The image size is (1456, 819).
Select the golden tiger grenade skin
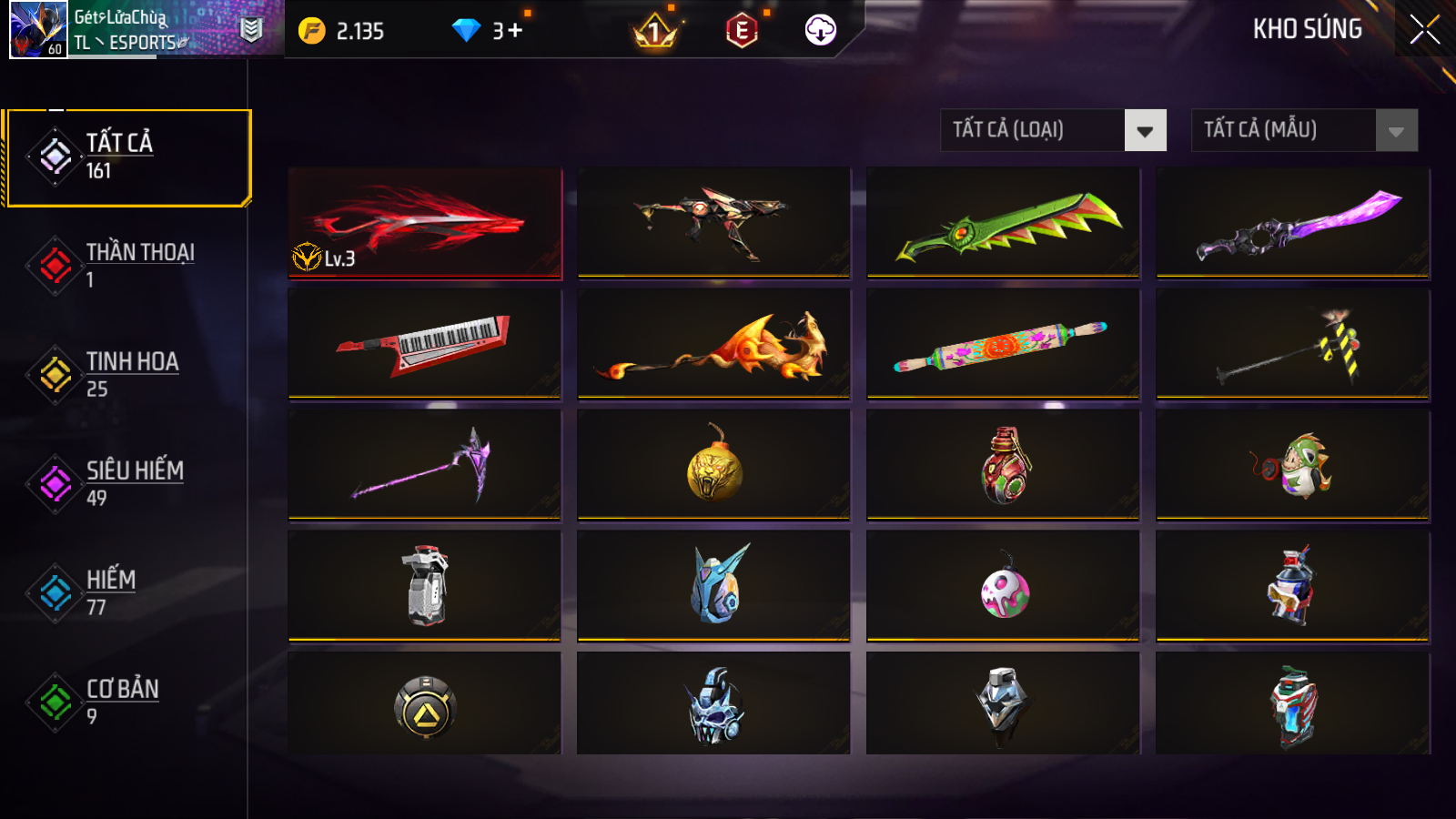[x=713, y=465]
